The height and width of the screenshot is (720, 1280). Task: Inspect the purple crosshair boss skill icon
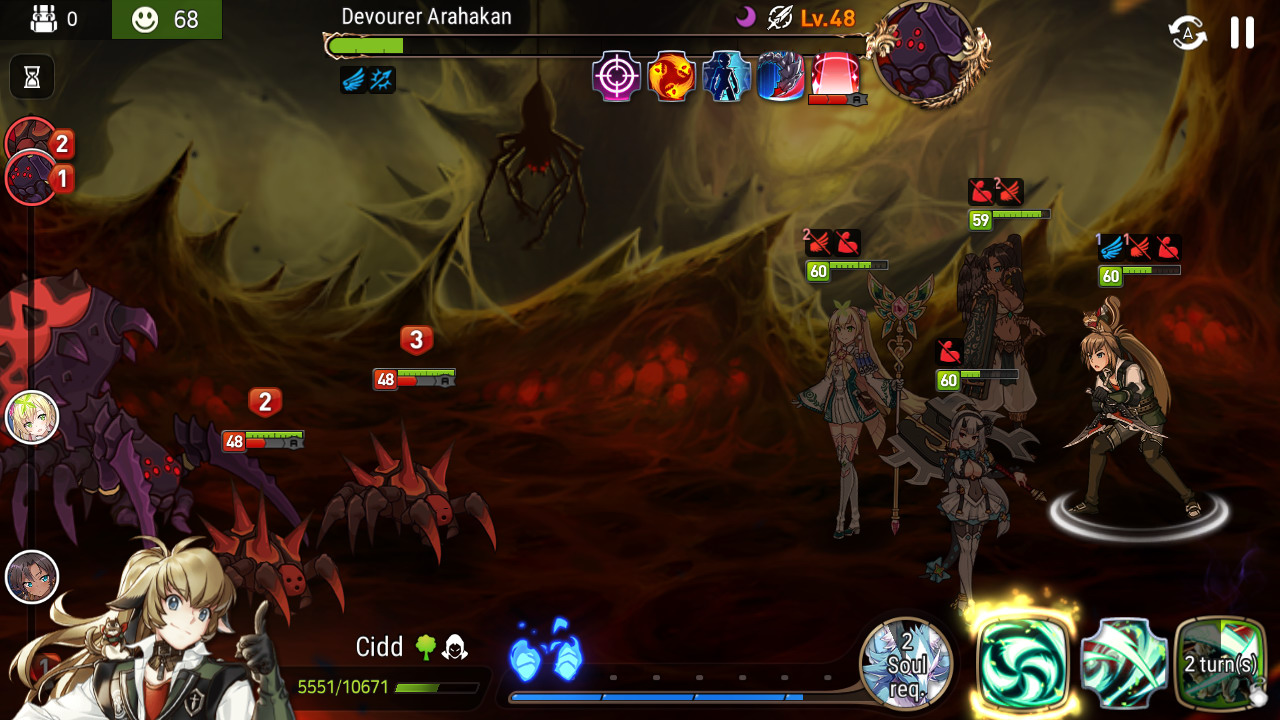pyautogui.click(x=616, y=76)
